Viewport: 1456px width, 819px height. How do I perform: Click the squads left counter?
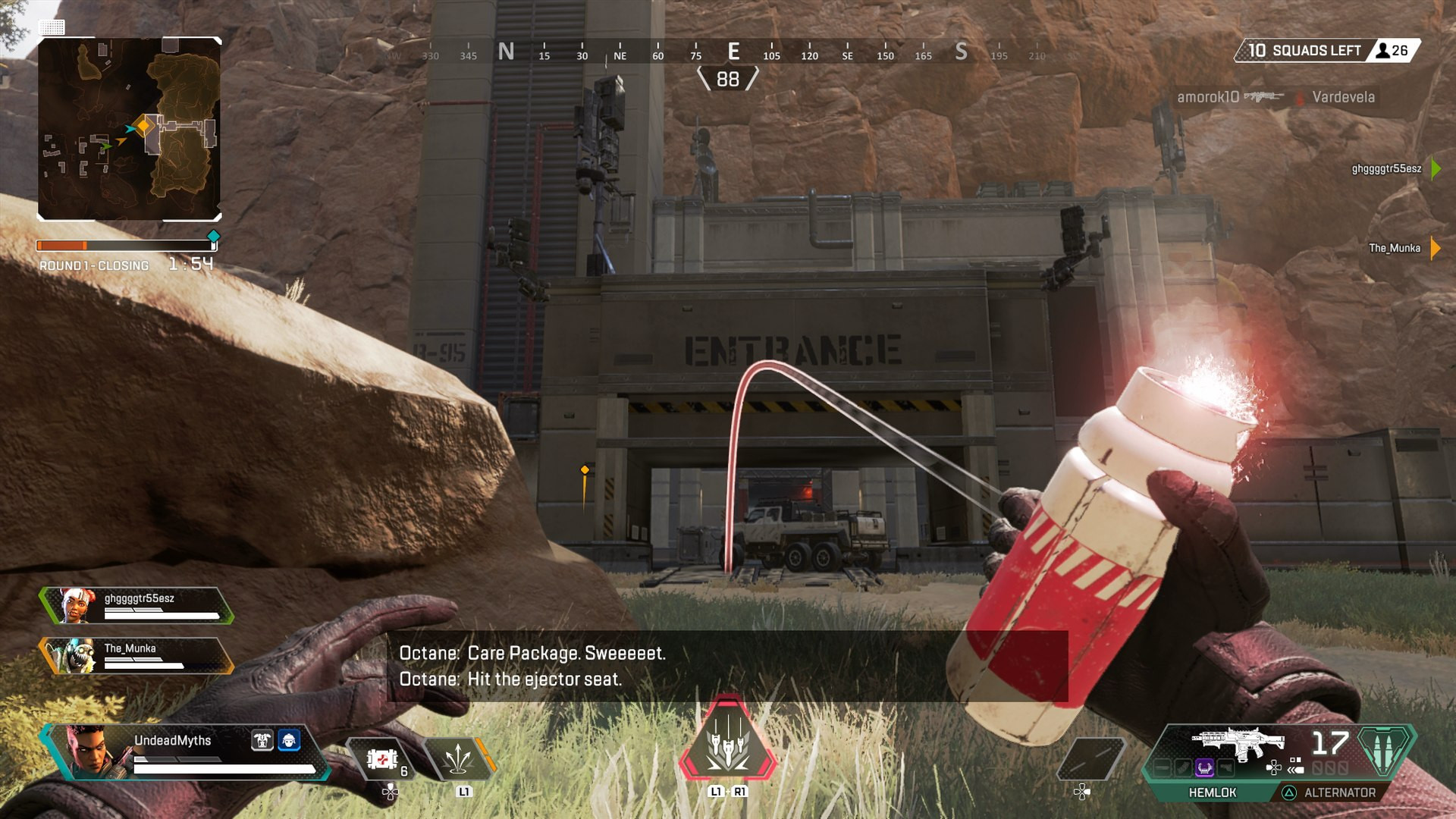point(1326,51)
